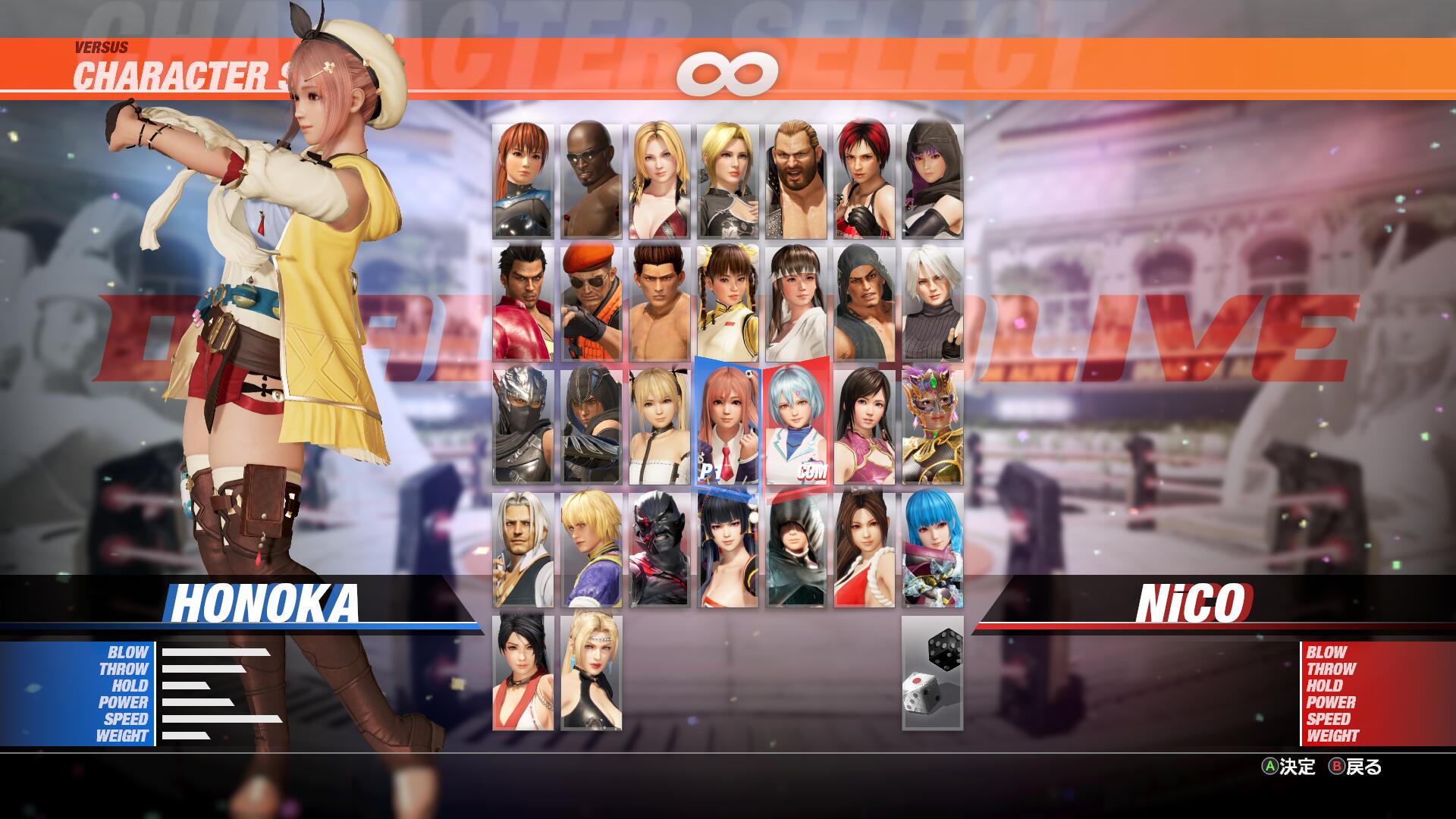Choose white-haired Christie in the black top

(932, 303)
